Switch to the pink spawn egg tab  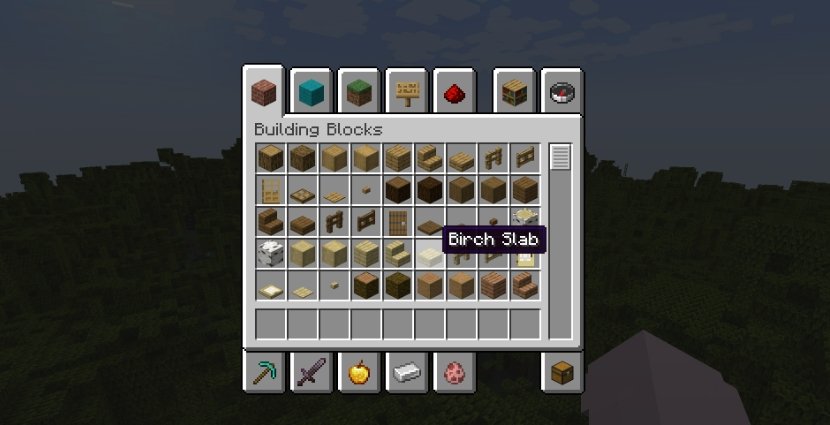click(x=455, y=374)
